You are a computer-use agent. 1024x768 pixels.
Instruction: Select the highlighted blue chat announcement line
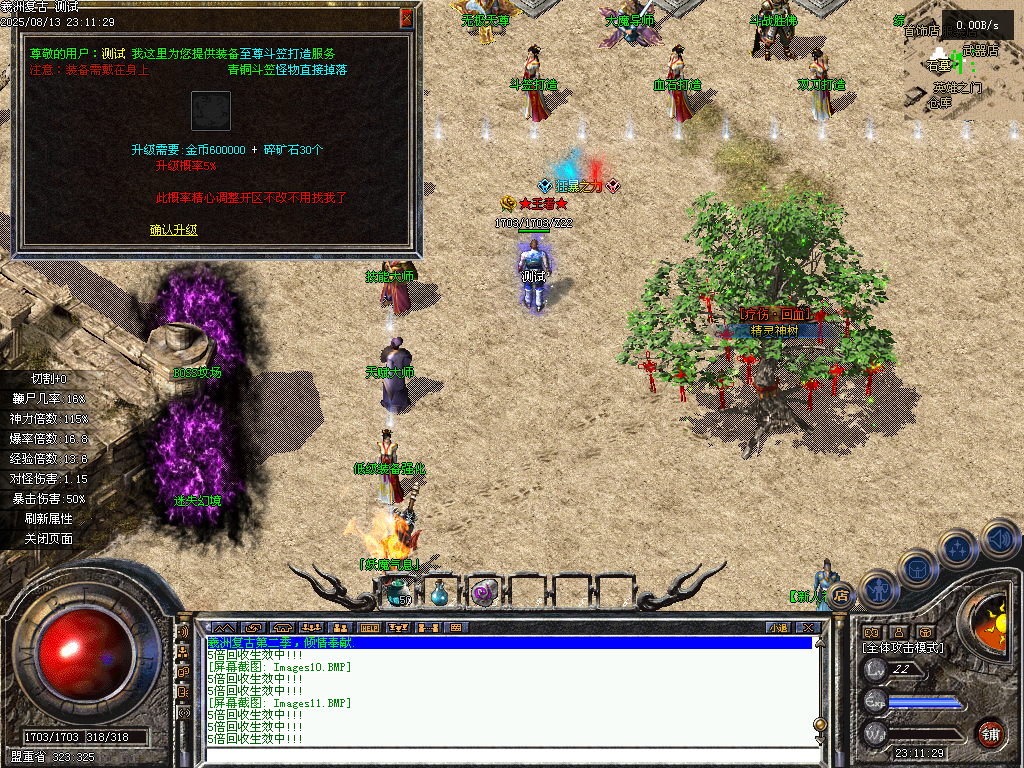[x=508, y=643]
